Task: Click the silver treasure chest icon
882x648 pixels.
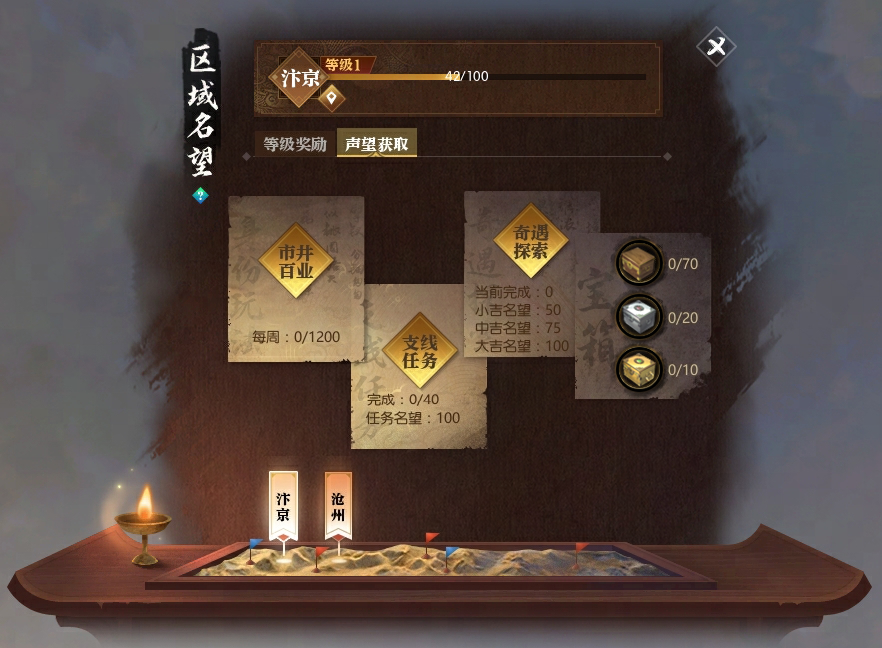Action: 637,316
